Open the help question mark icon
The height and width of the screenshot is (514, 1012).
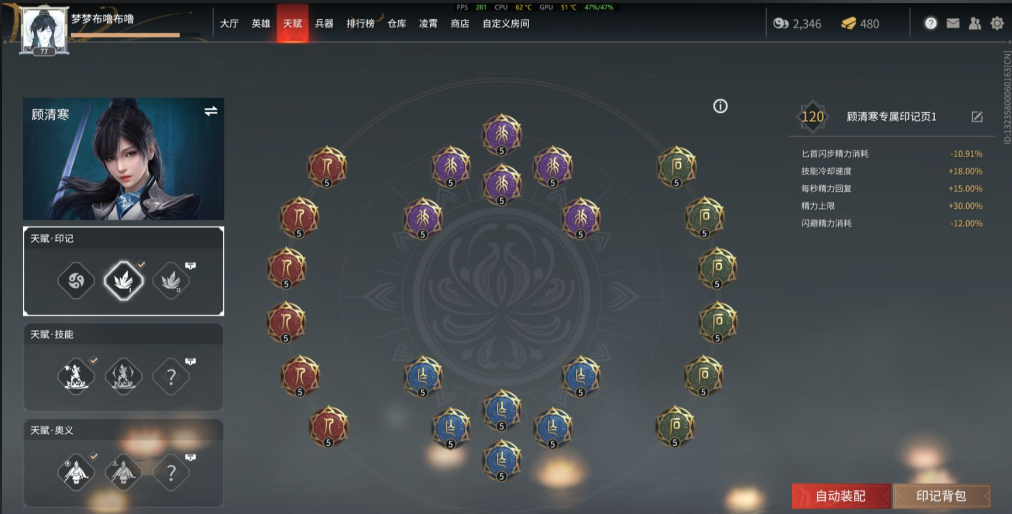(931, 23)
